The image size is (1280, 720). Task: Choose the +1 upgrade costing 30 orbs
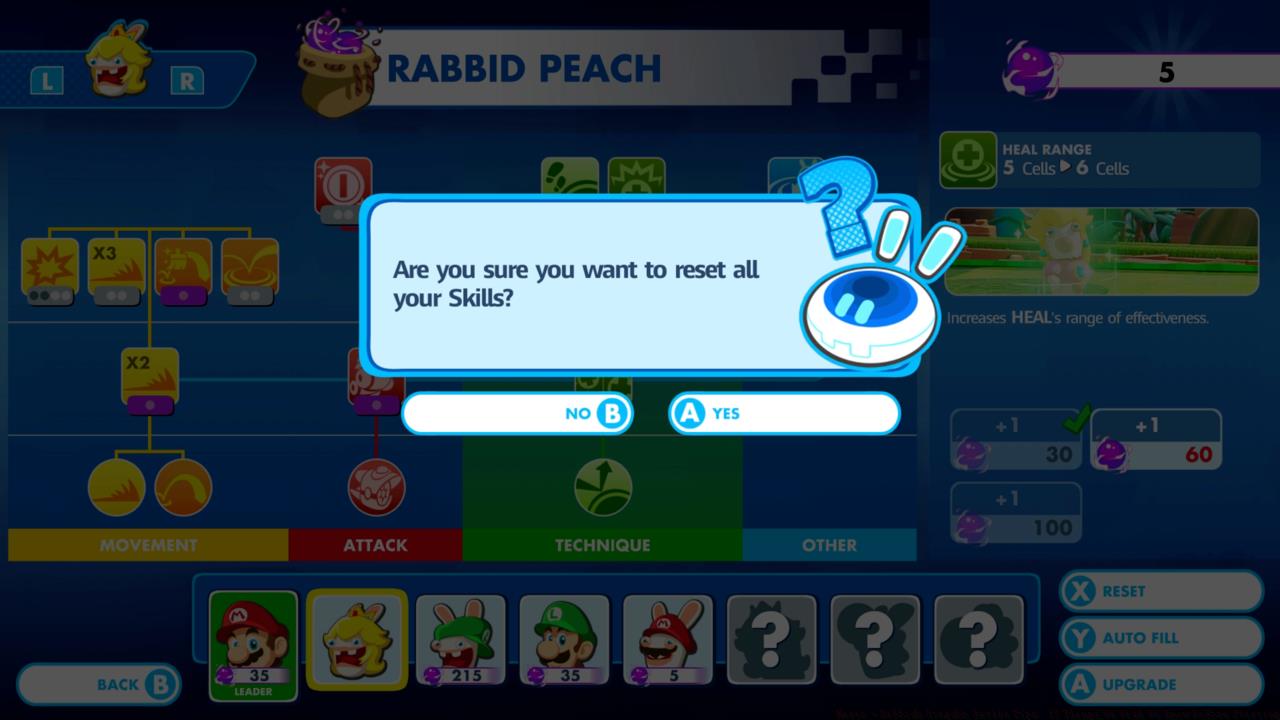(1015, 437)
